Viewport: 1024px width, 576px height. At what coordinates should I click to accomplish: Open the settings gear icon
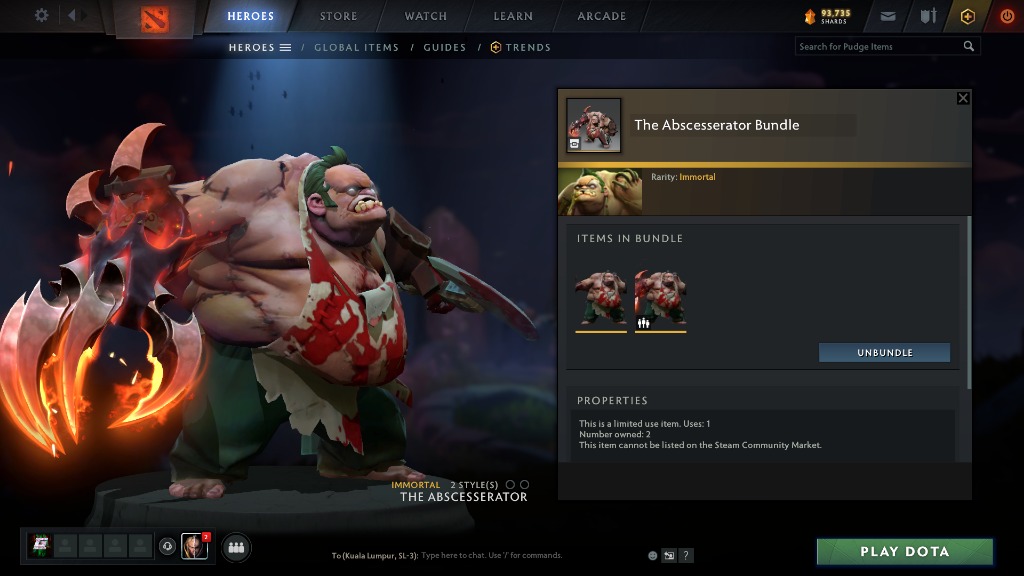click(x=41, y=15)
